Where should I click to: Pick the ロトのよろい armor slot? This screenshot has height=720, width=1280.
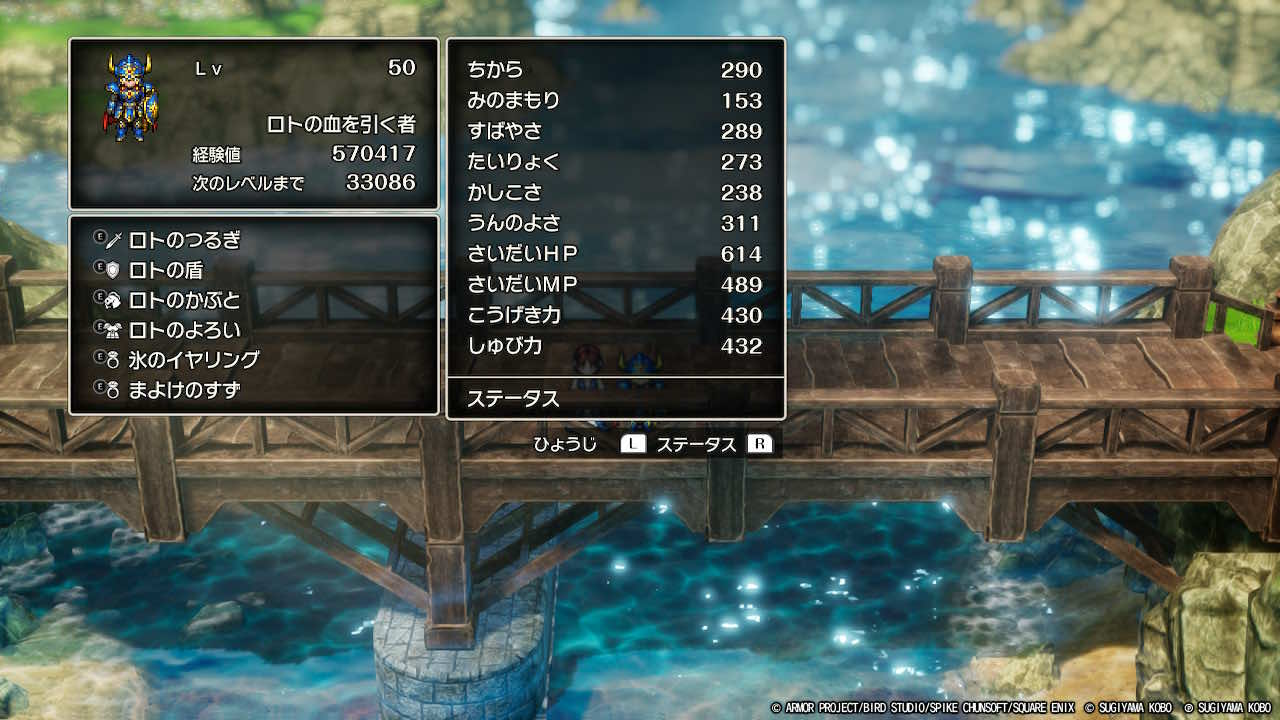point(185,330)
